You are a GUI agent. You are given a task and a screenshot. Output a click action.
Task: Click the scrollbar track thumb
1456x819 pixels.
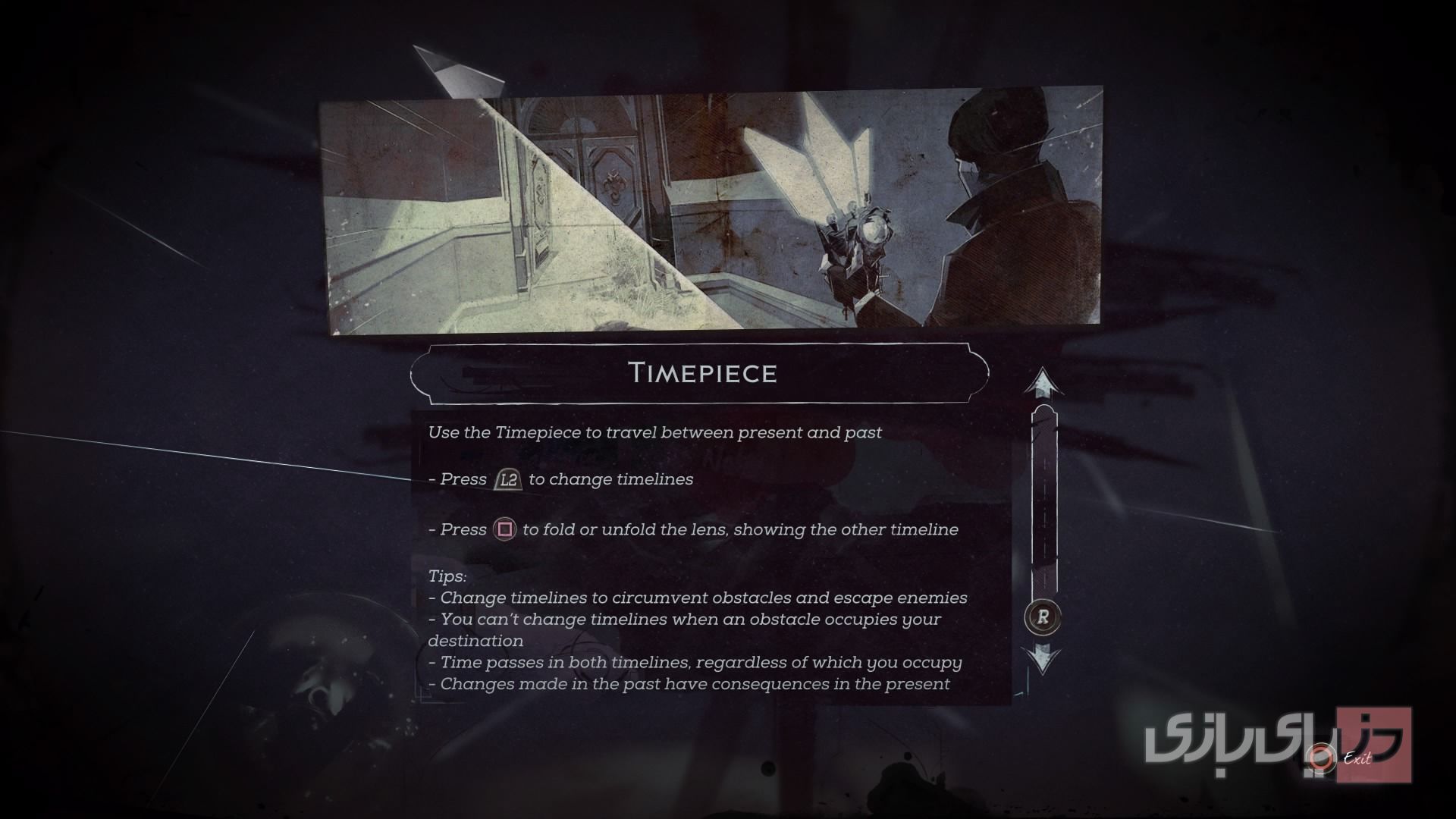1043,500
